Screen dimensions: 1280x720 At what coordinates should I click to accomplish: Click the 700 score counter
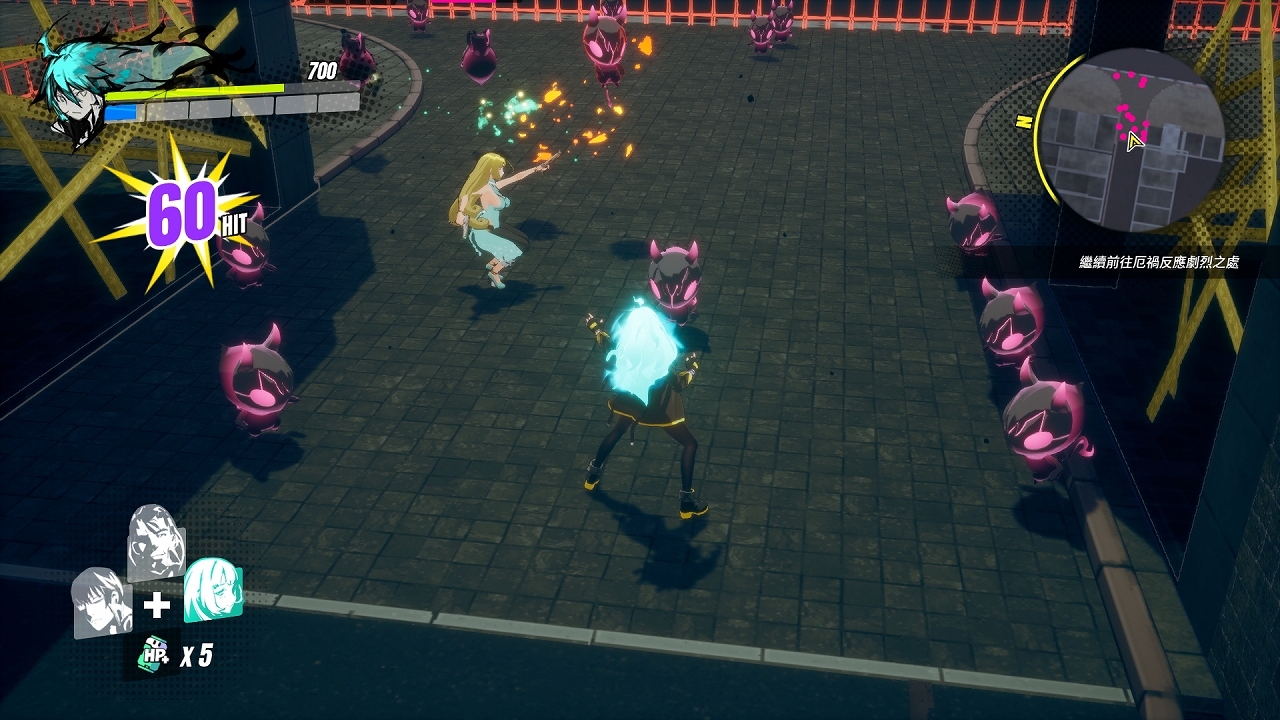click(320, 72)
